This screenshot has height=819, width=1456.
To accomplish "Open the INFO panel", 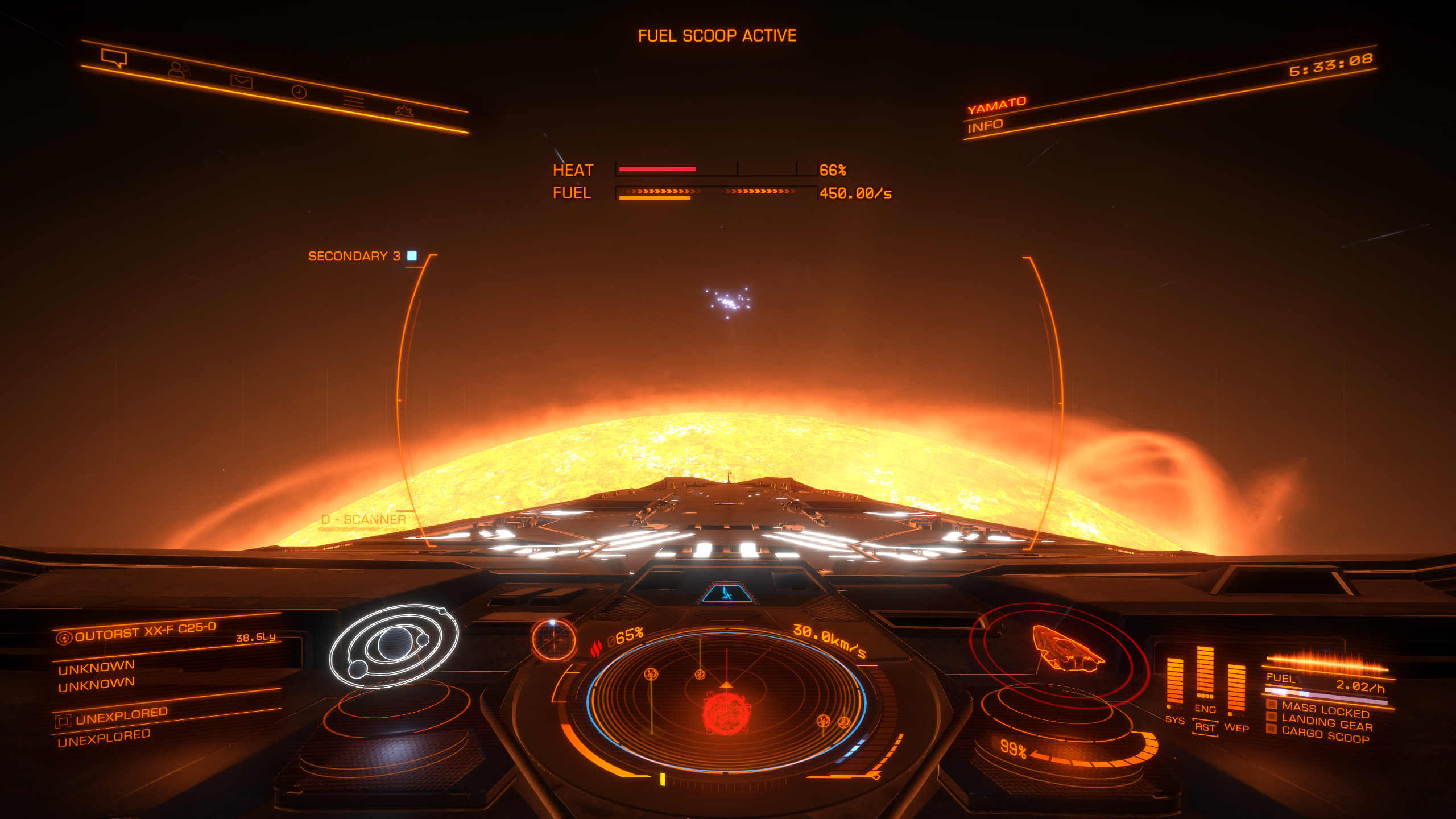I will (x=985, y=126).
